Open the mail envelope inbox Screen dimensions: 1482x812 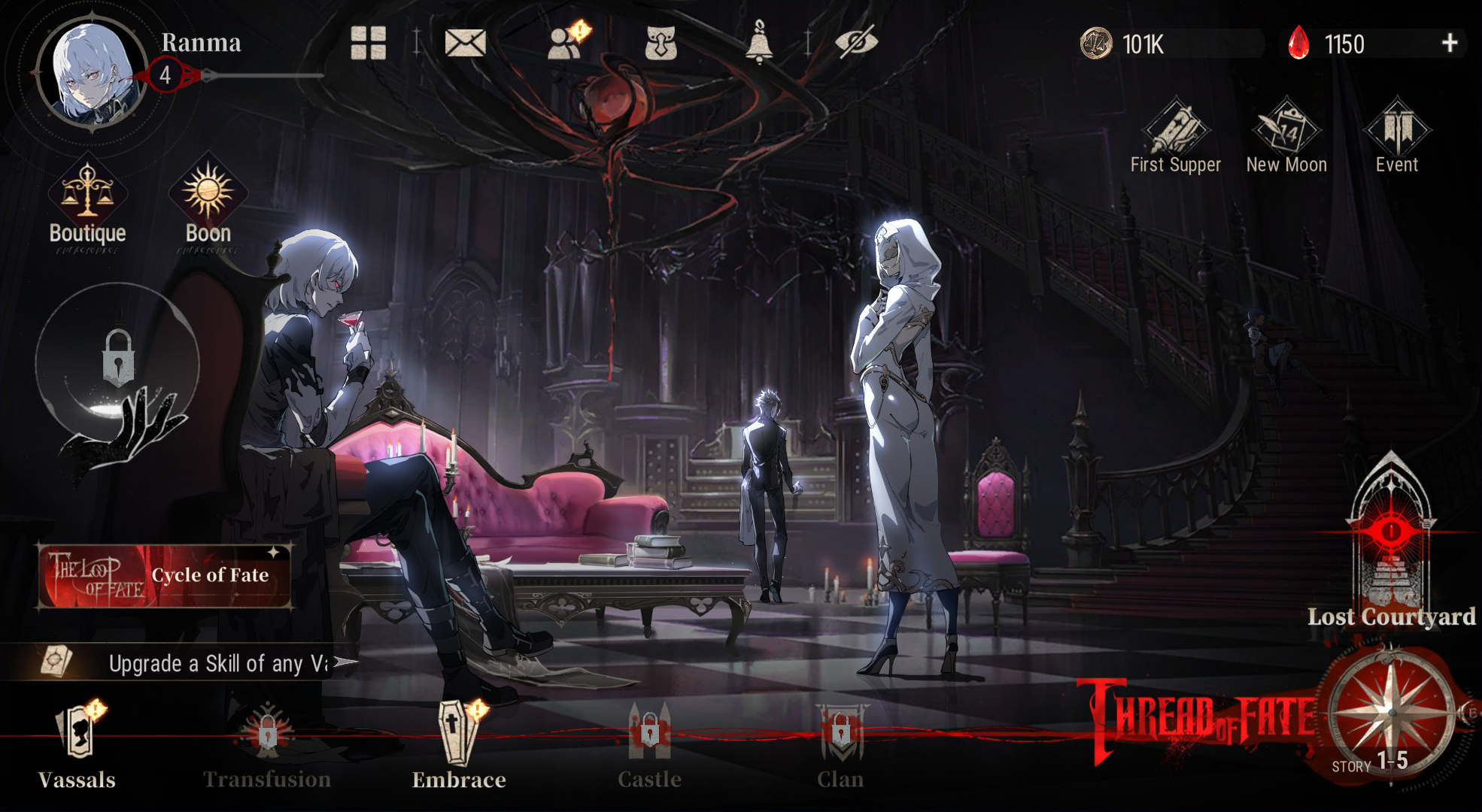[465, 43]
